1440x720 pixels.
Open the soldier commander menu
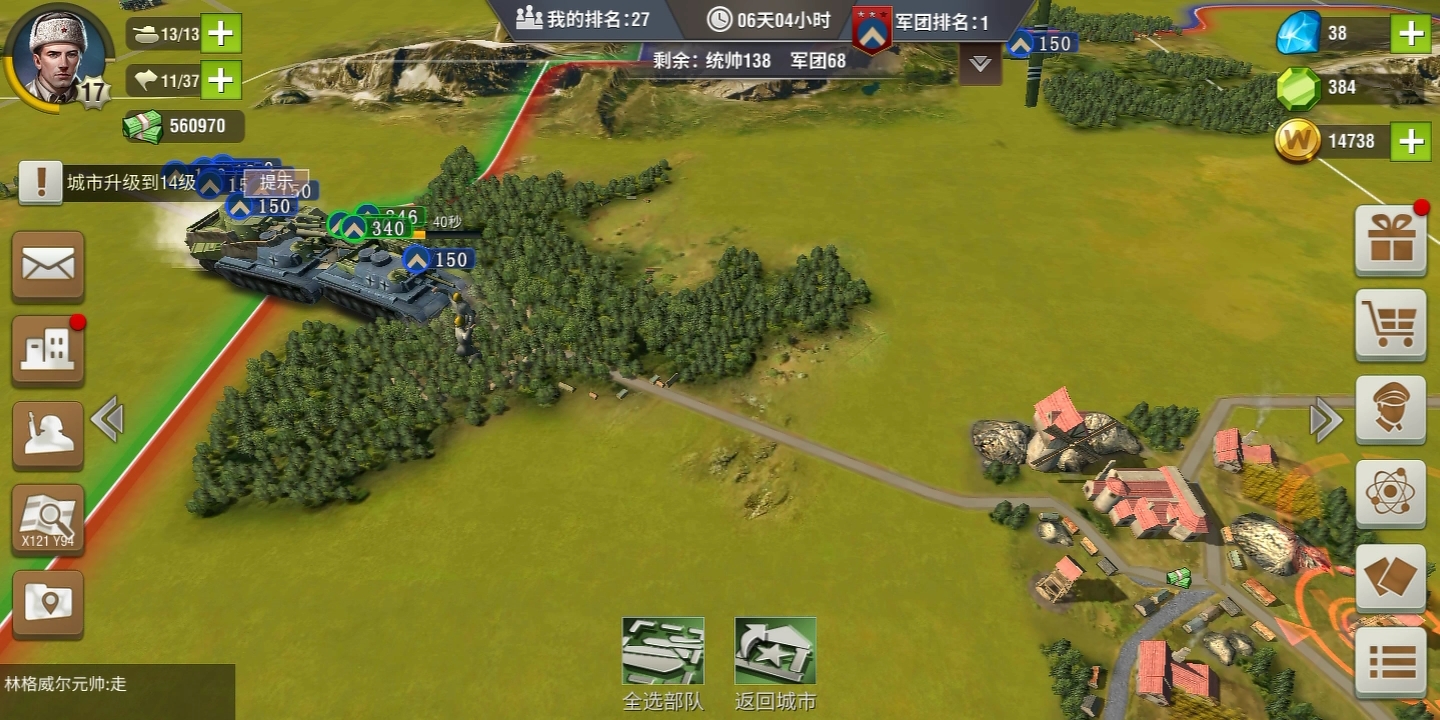[48, 435]
